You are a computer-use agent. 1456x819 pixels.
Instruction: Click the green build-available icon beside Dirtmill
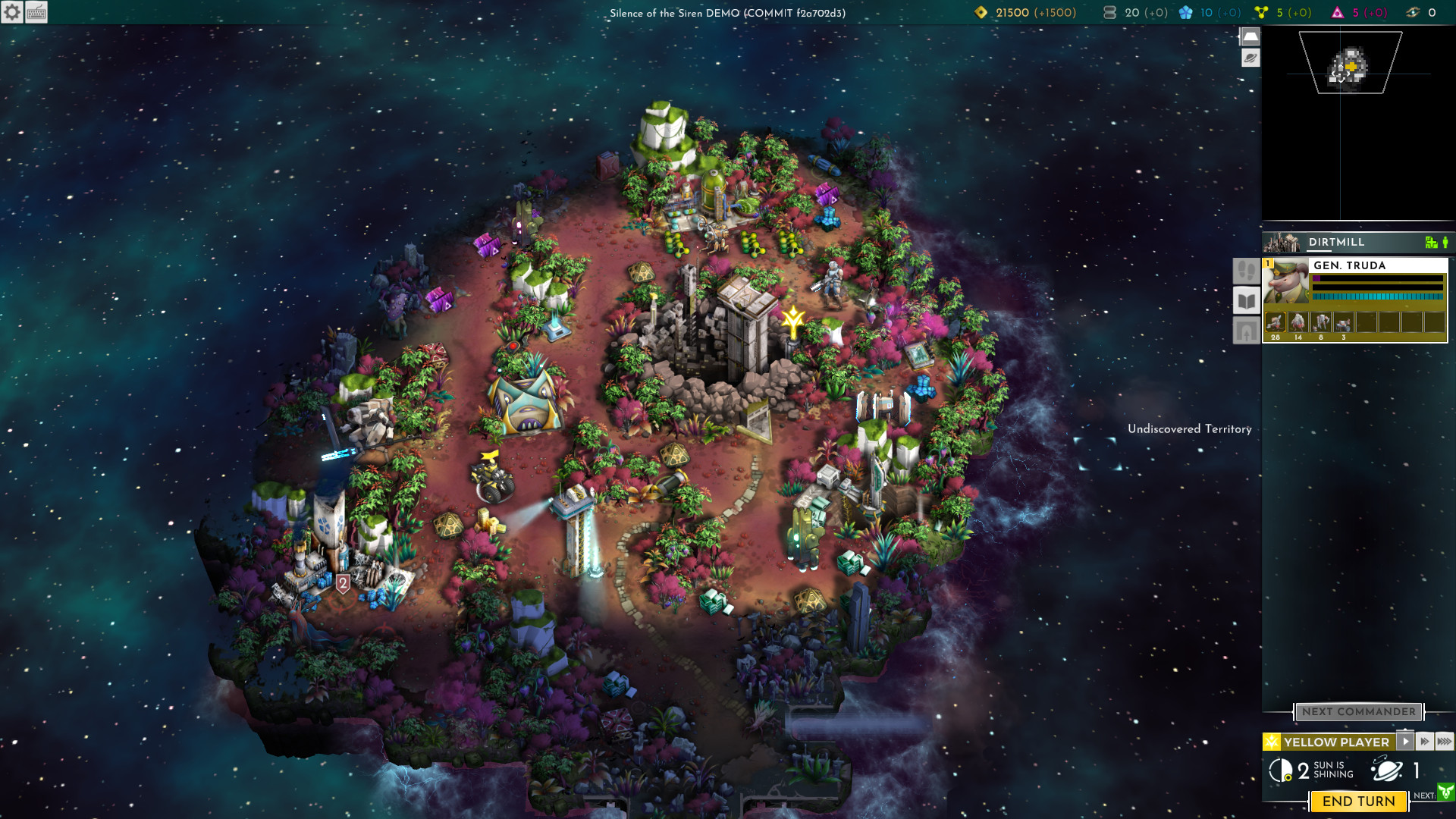[x=1430, y=243]
